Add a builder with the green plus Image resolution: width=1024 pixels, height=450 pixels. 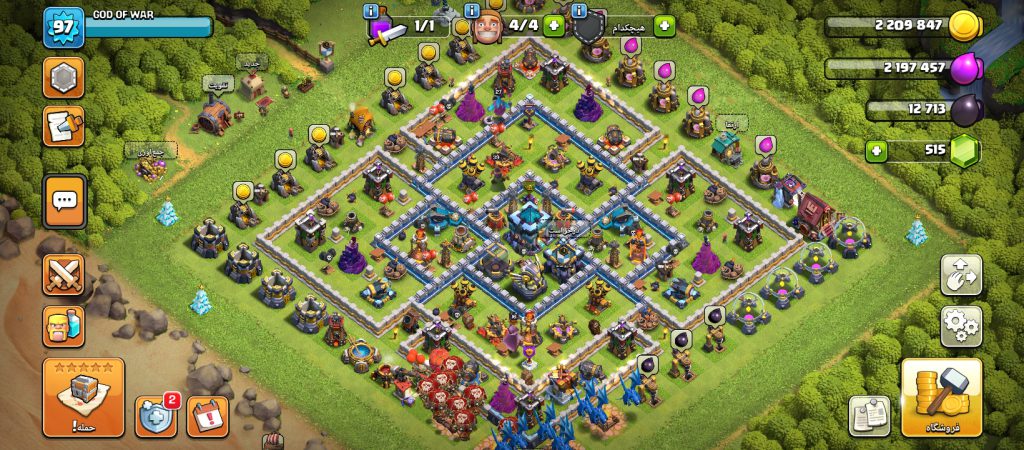click(x=553, y=25)
